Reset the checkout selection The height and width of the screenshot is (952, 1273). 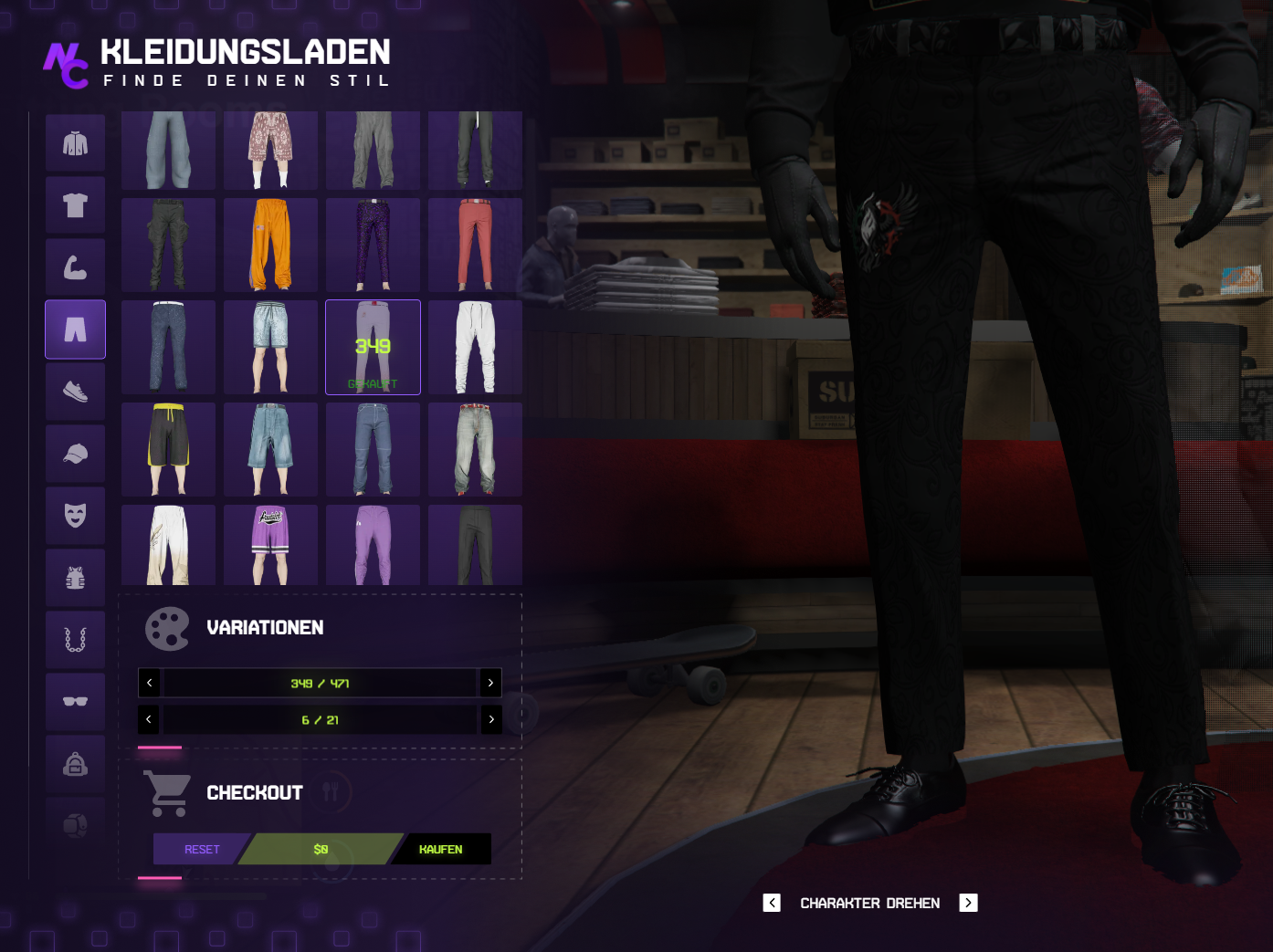click(x=202, y=849)
